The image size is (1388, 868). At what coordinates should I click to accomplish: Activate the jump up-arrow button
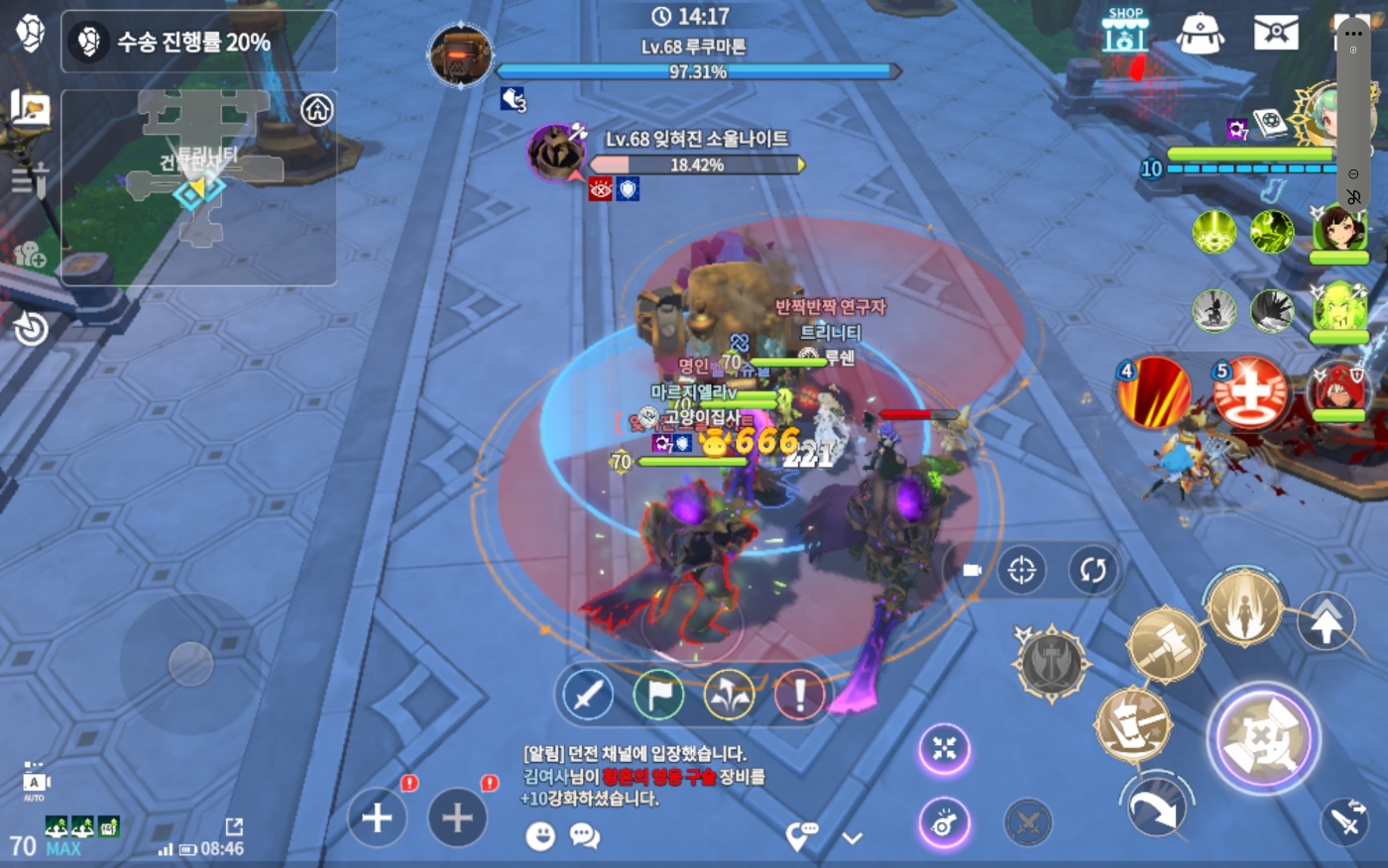[x=1326, y=622]
